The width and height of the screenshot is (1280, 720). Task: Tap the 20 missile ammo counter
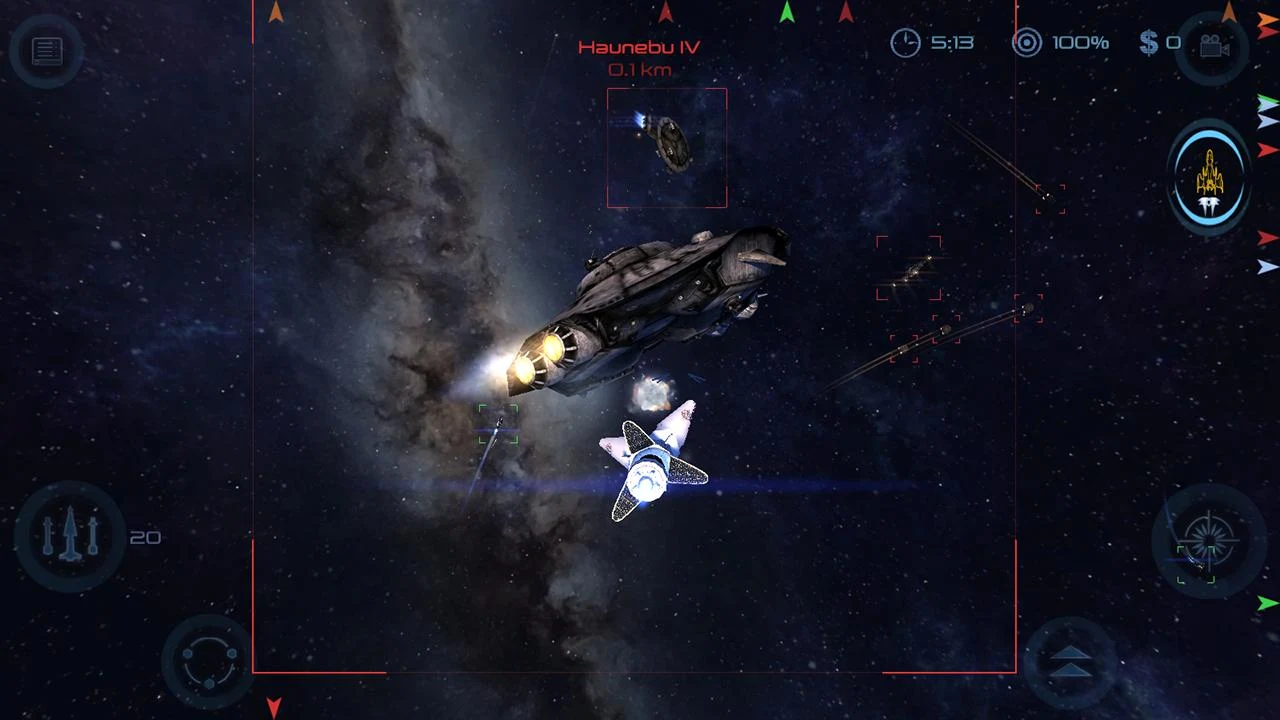[x=147, y=538]
